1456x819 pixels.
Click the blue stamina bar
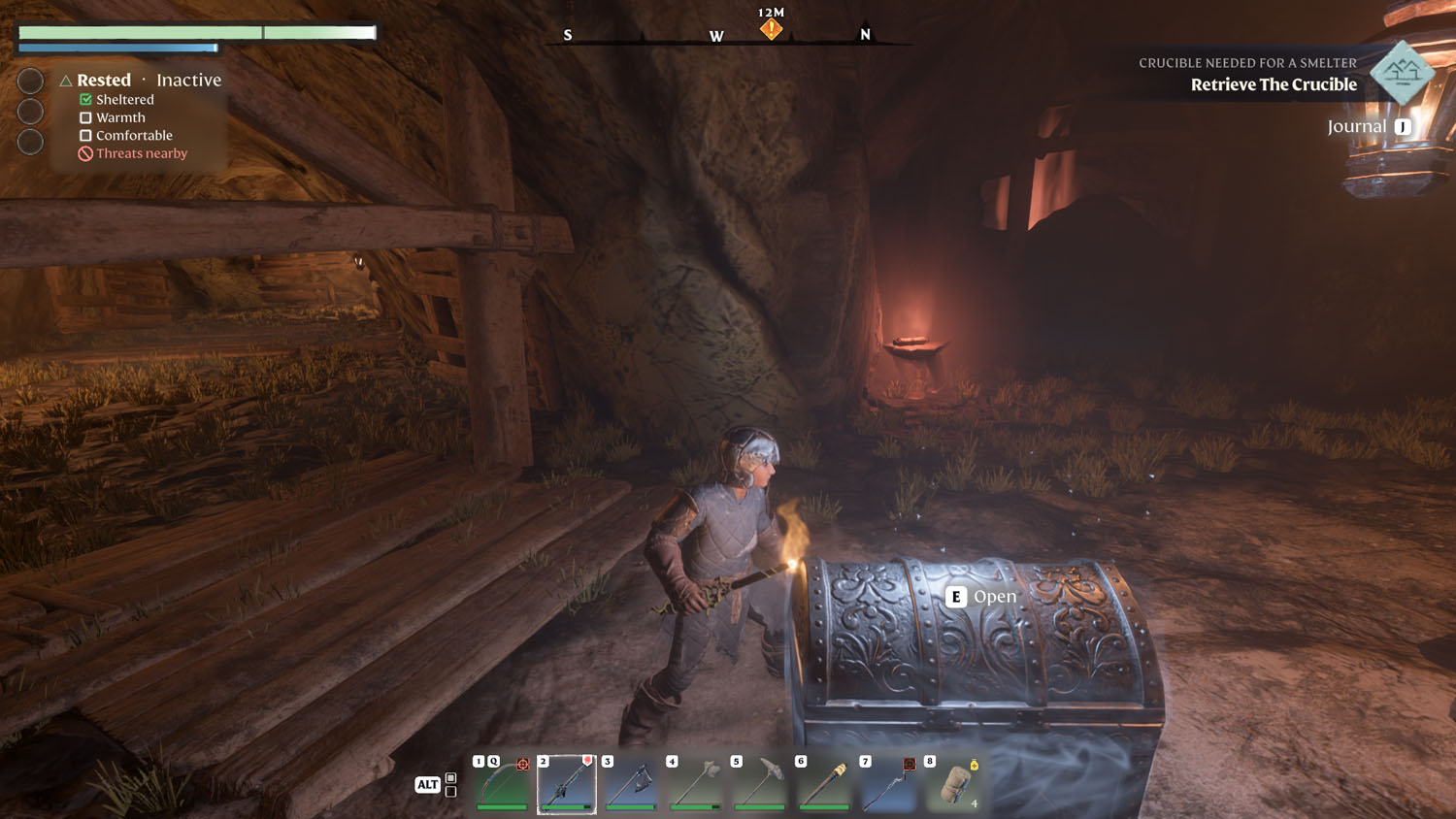tap(116, 47)
